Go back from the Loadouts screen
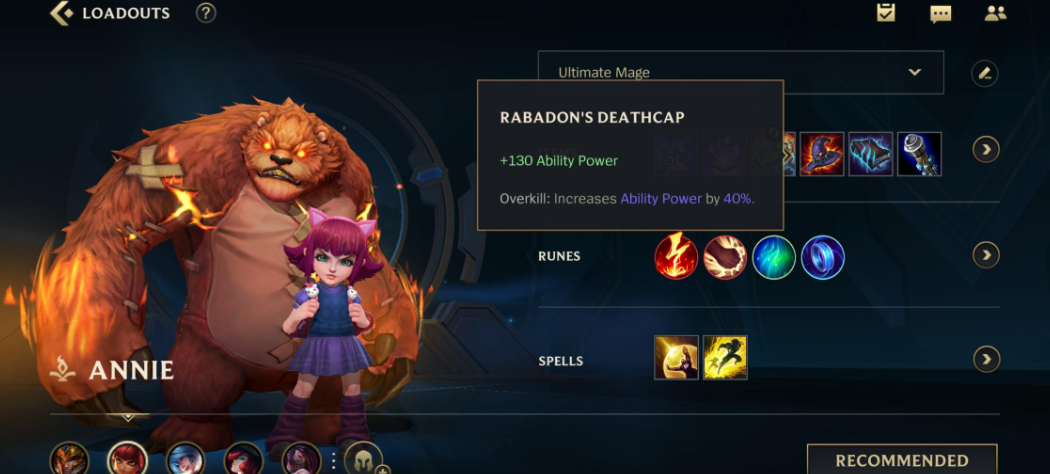Screen dimensions: 1050x474 click(x=62, y=14)
